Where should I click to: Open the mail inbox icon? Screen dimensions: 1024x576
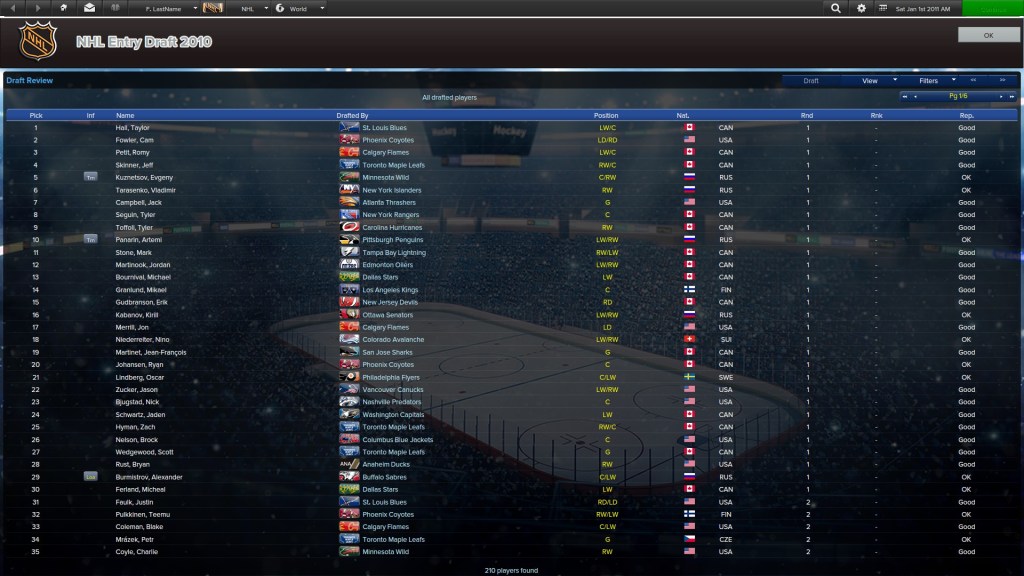(x=89, y=8)
